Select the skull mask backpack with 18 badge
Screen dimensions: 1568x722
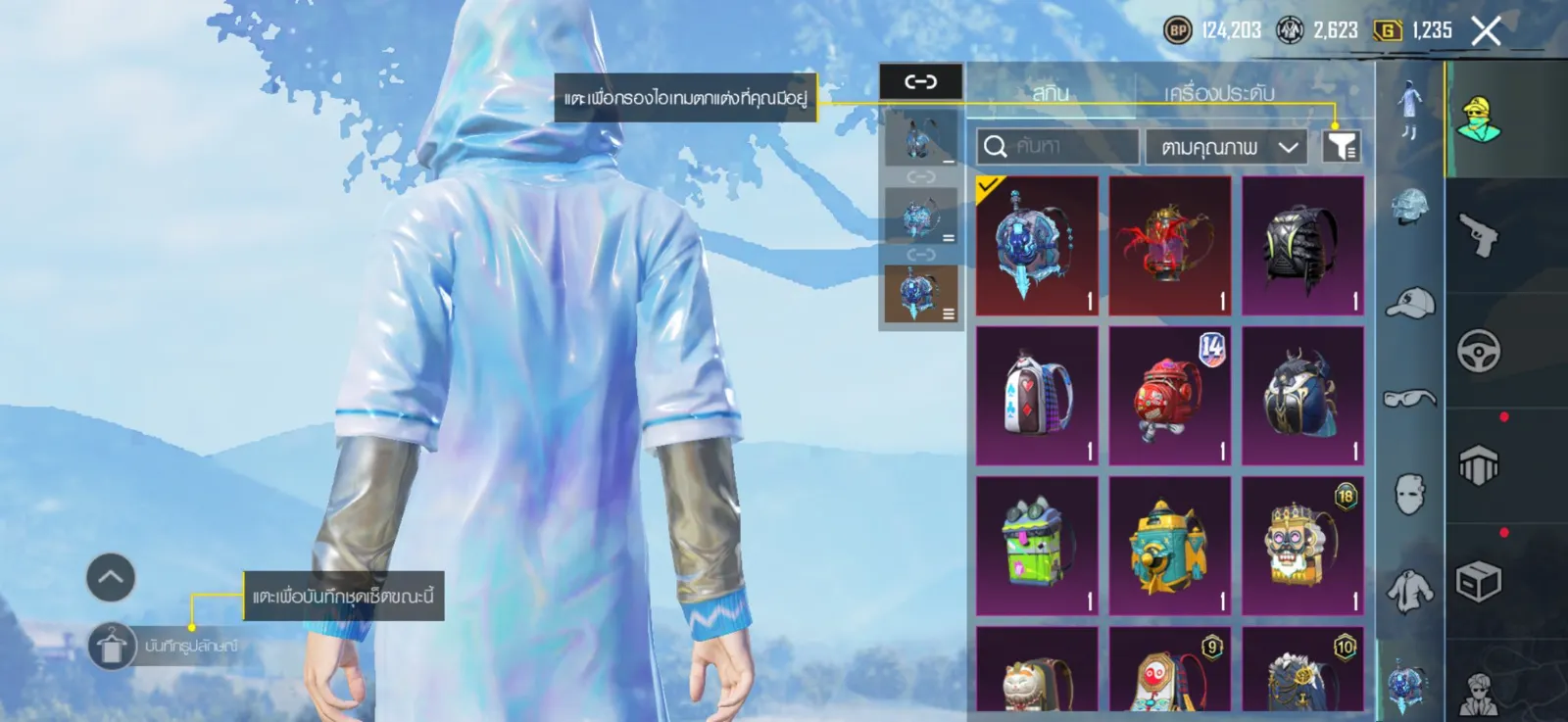(x=1303, y=546)
